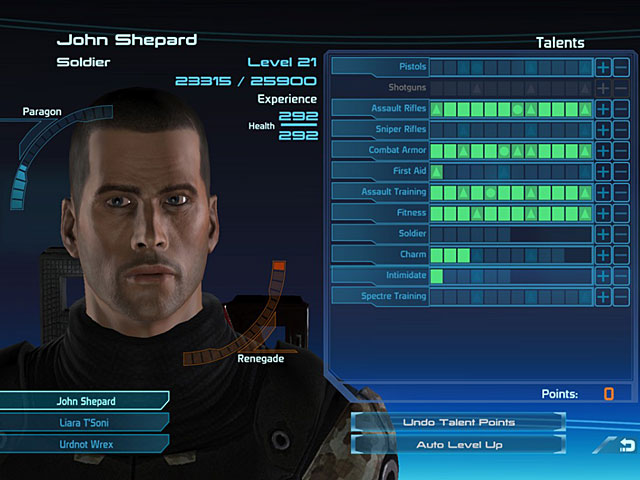
Task: Decrease the Charm talent
Action: point(621,255)
